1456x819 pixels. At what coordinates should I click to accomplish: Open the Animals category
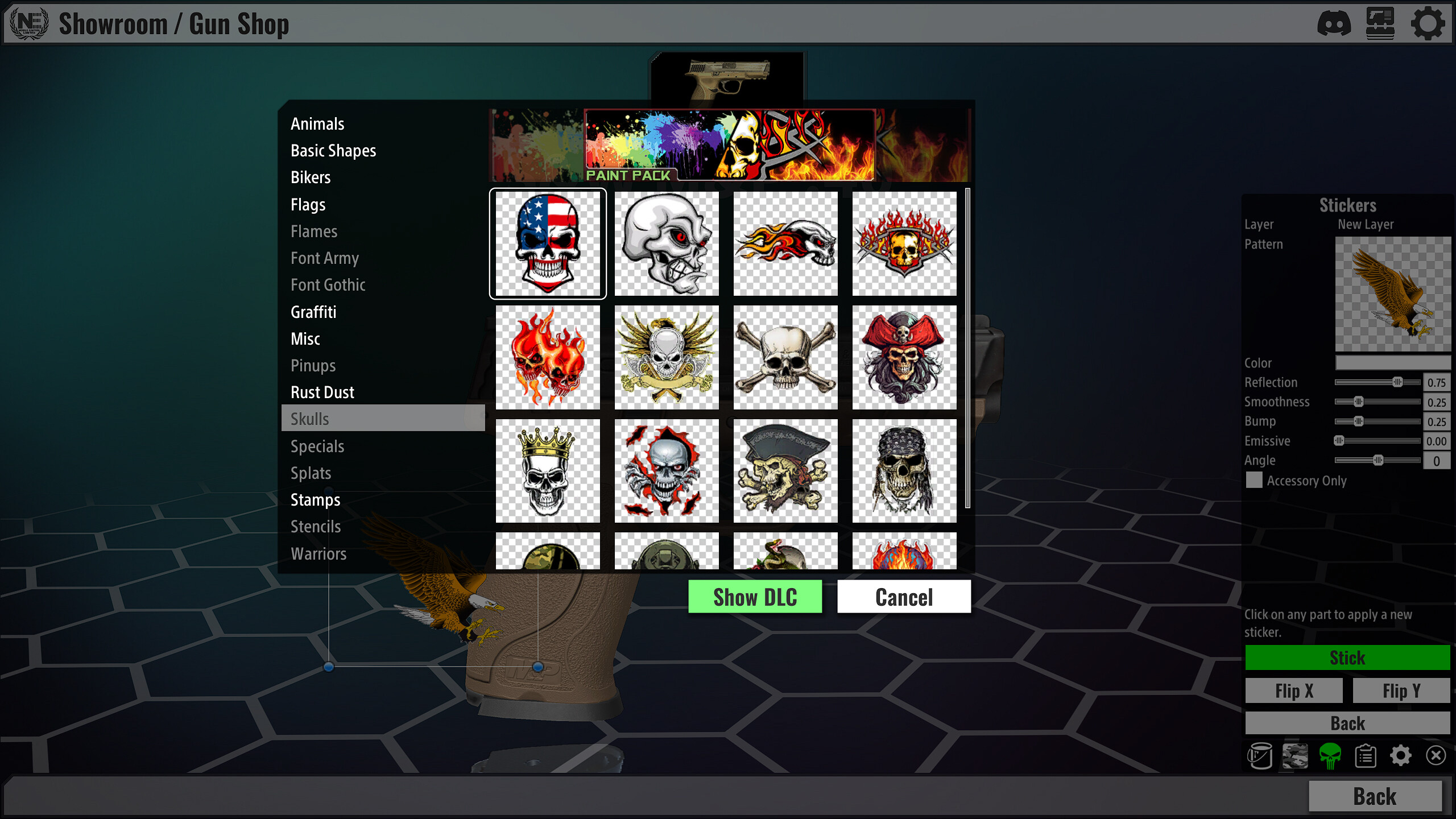click(317, 124)
